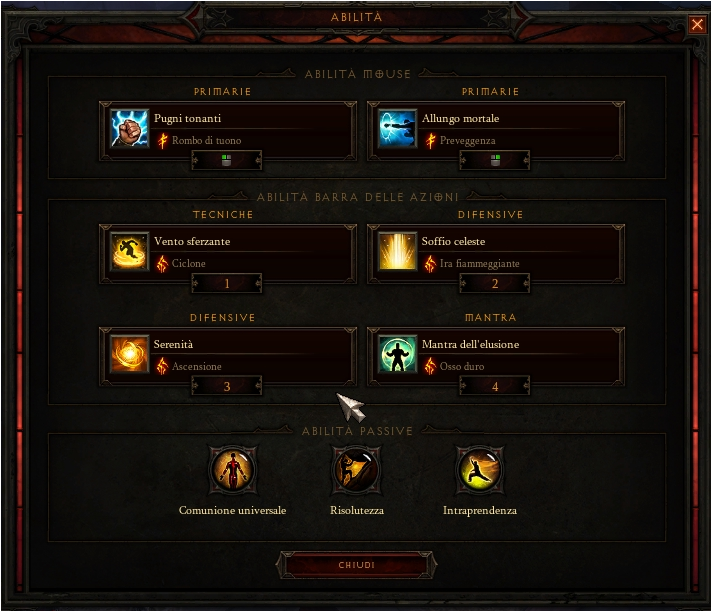Click the Chiudi button
Screen dimensions: 712x612
pos(357,565)
